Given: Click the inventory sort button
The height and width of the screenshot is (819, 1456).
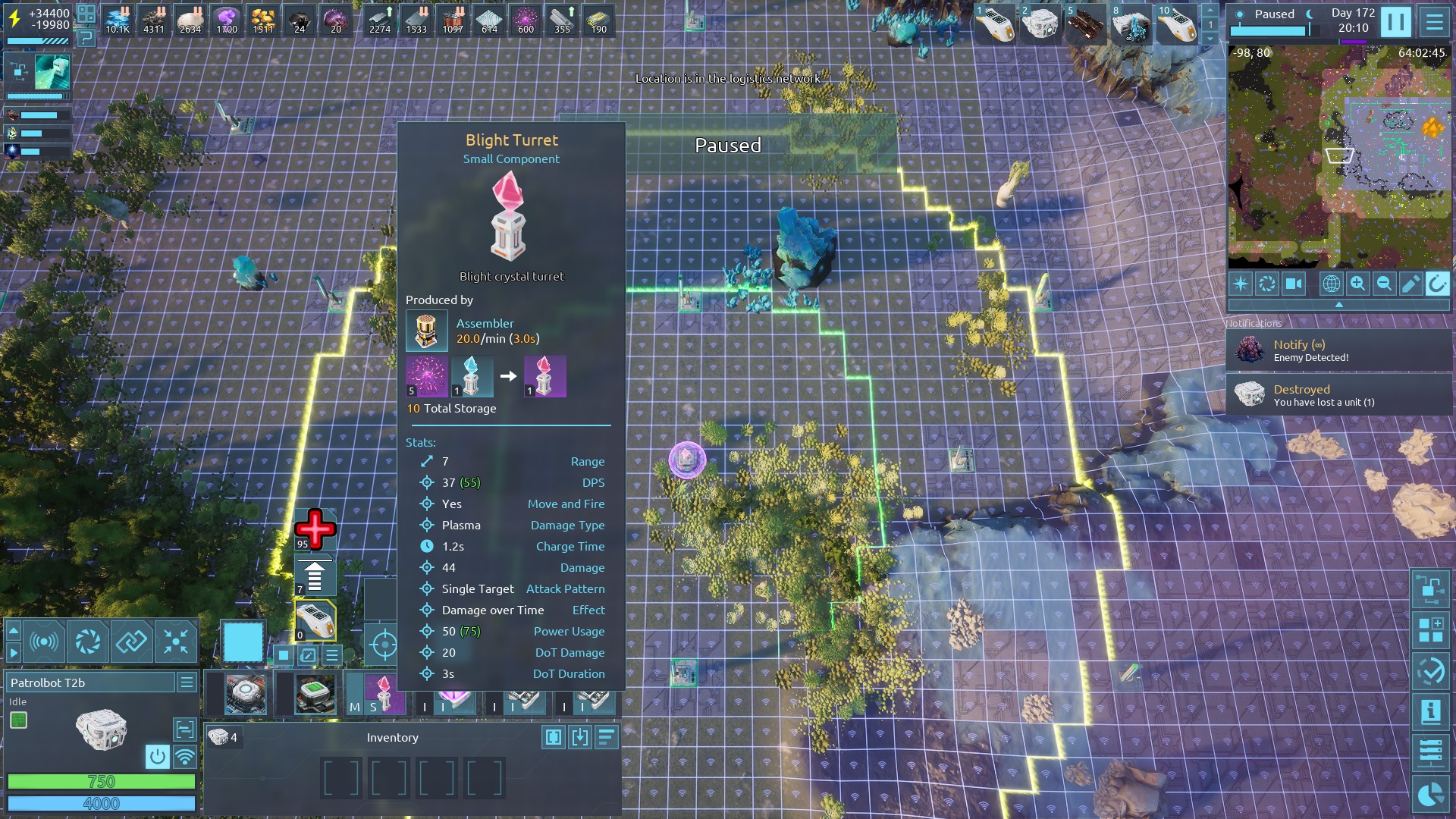Looking at the screenshot, I should [606, 737].
